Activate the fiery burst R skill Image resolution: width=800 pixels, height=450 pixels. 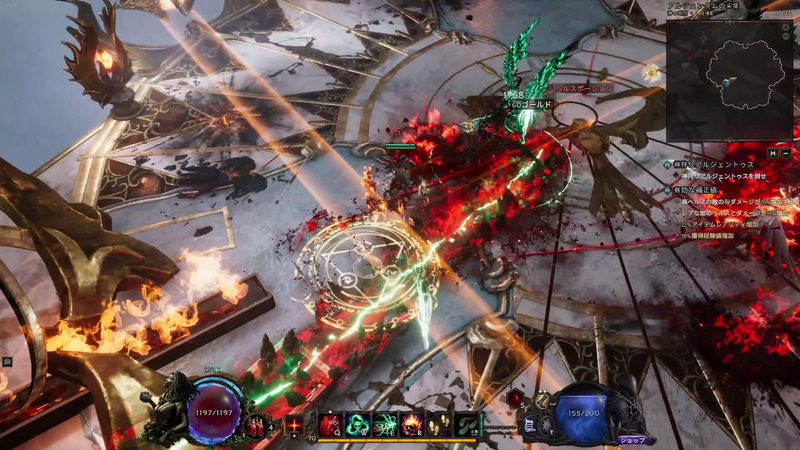tap(412, 425)
